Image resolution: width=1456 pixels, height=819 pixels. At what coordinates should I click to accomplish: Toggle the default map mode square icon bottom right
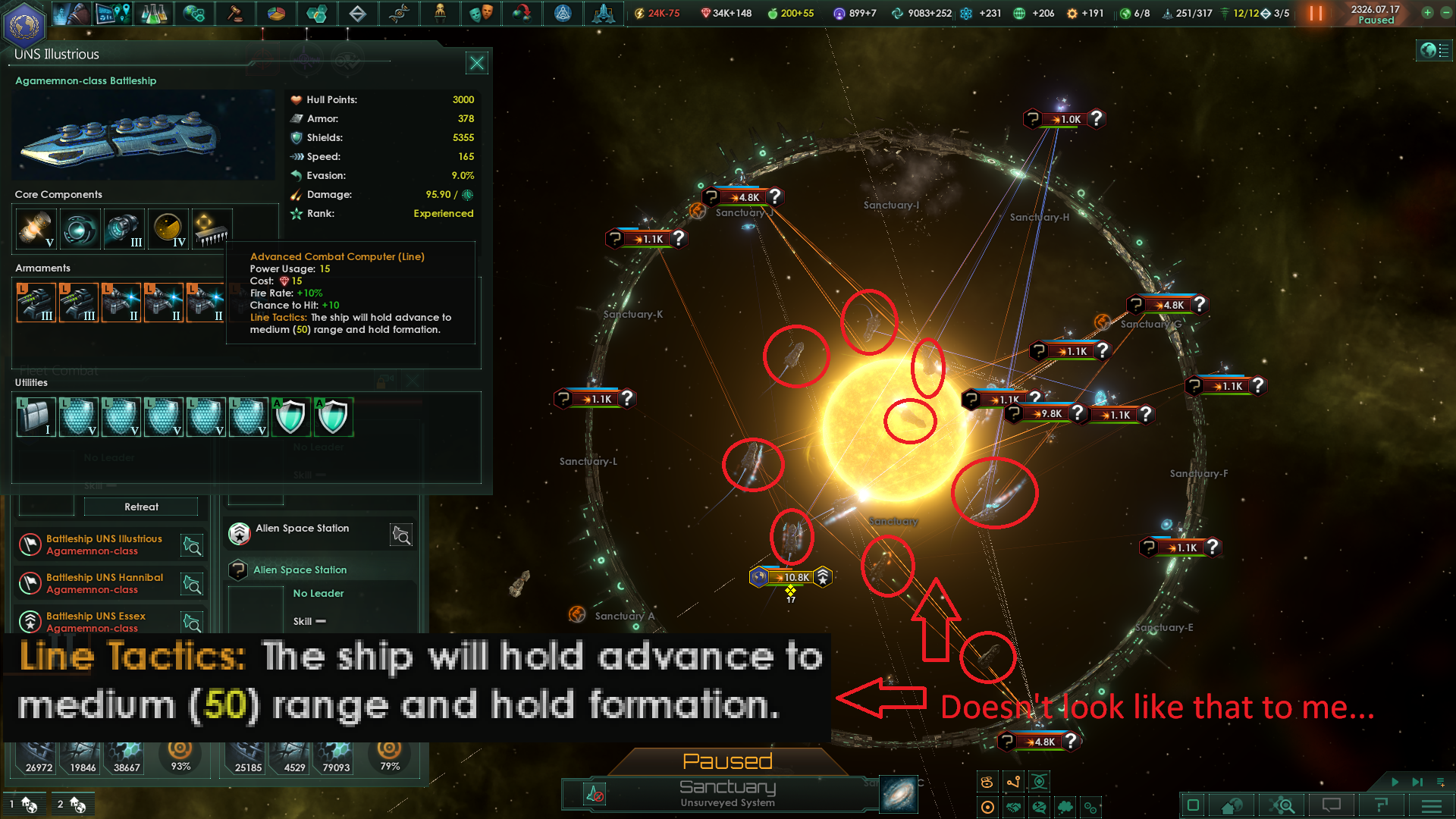click(x=1193, y=805)
